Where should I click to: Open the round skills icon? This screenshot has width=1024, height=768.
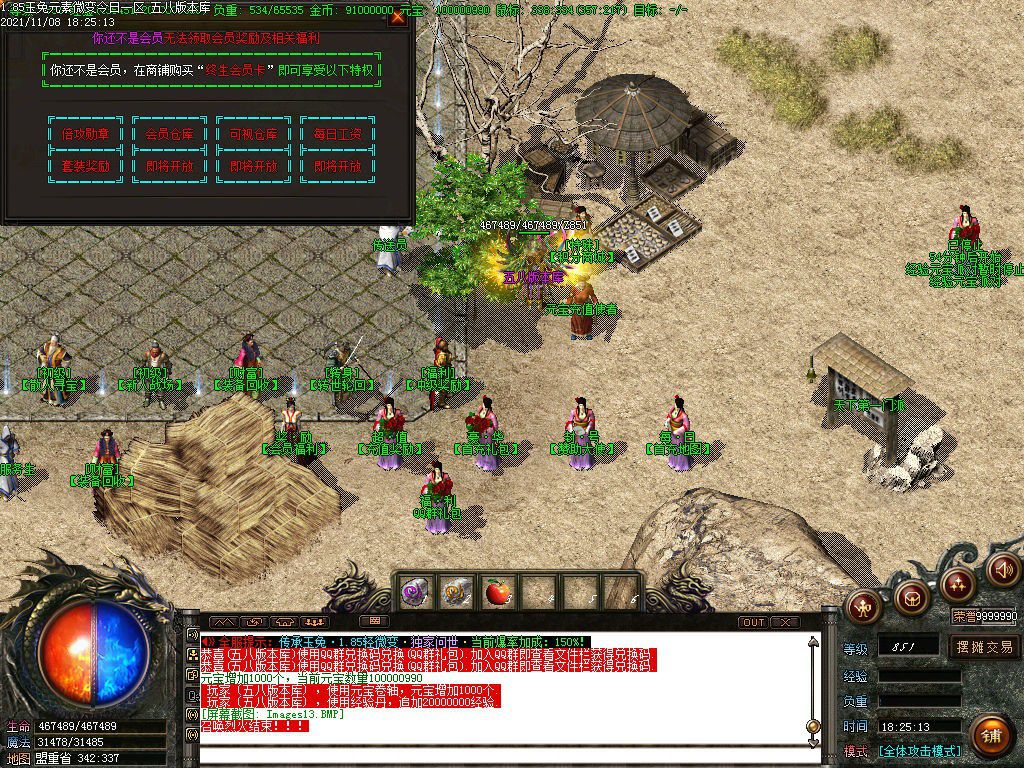[958, 582]
